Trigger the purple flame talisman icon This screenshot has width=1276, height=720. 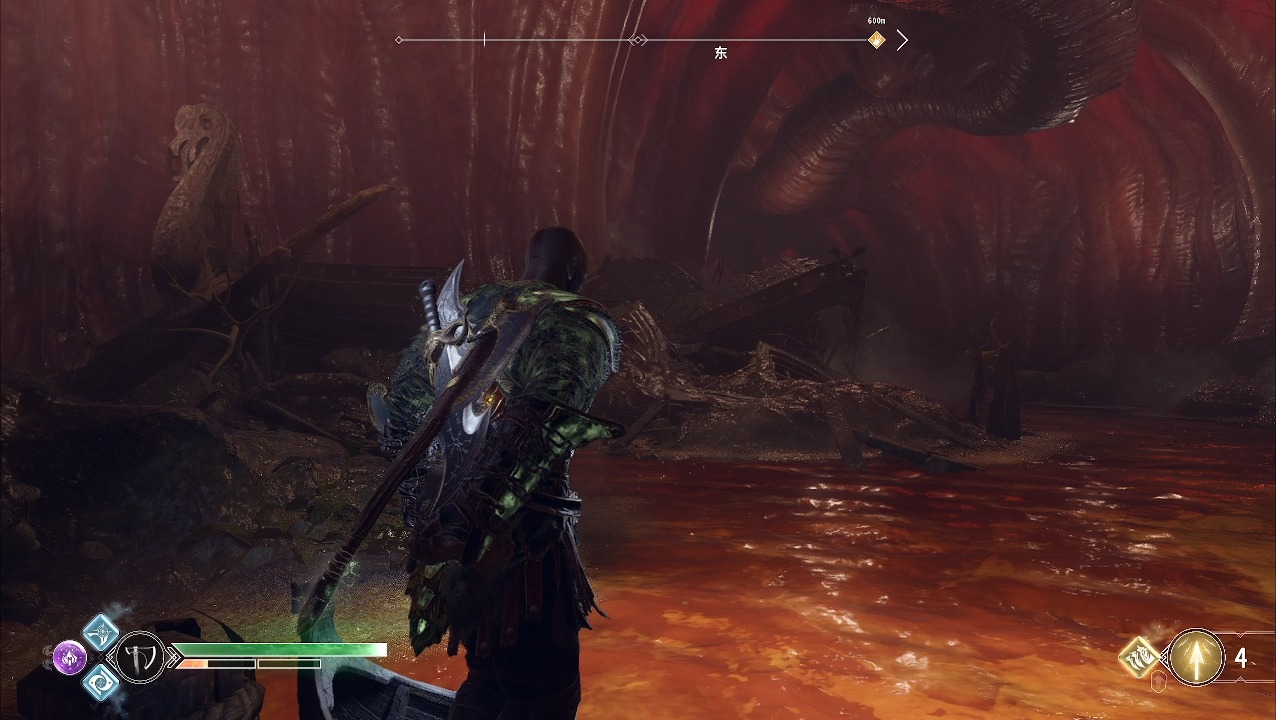pyautogui.click(x=70, y=657)
